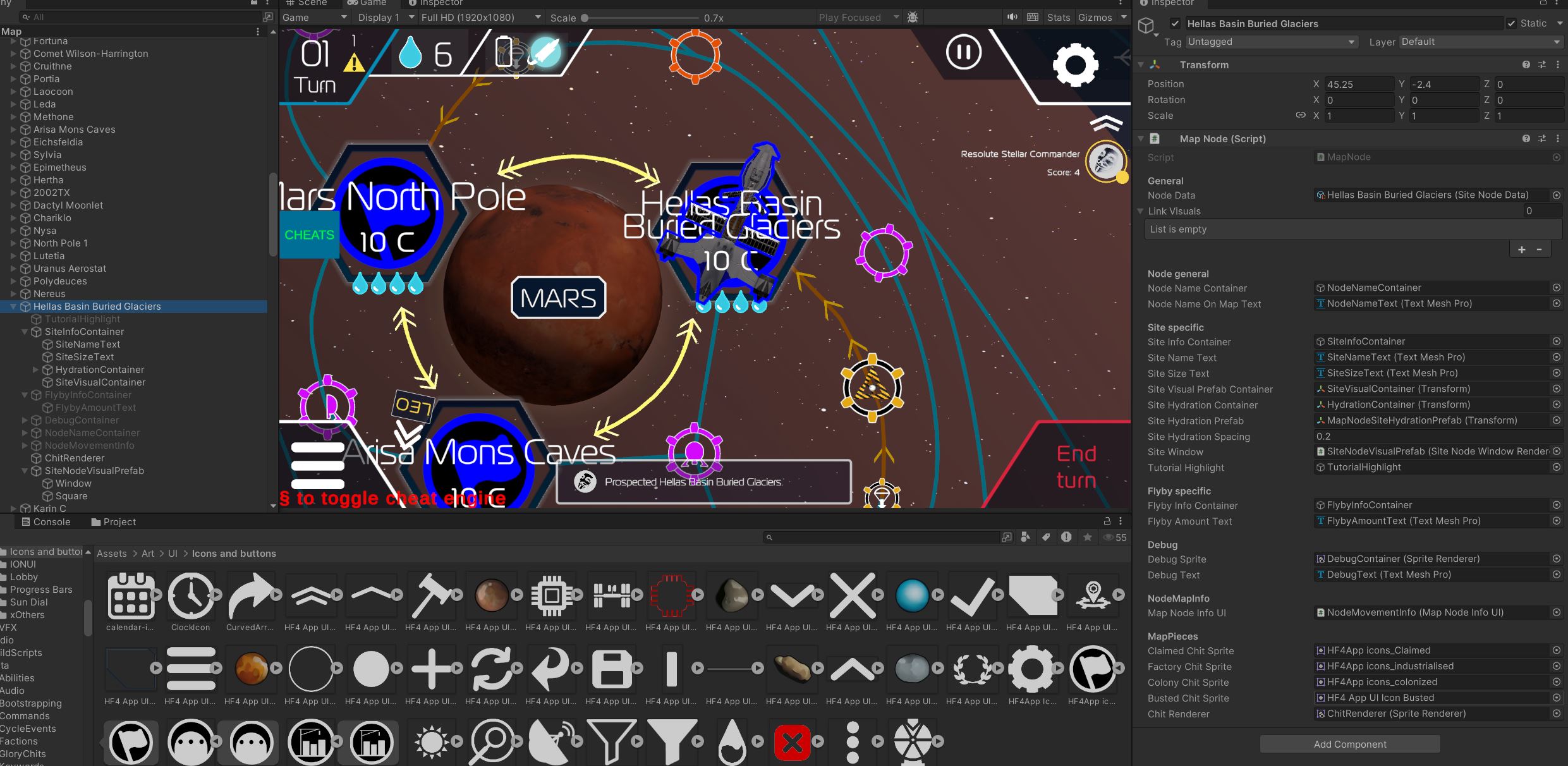Viewport: 1568px width, 766px height.
Task: Select the orange gear map node
Action: click(x=695, y=55)
